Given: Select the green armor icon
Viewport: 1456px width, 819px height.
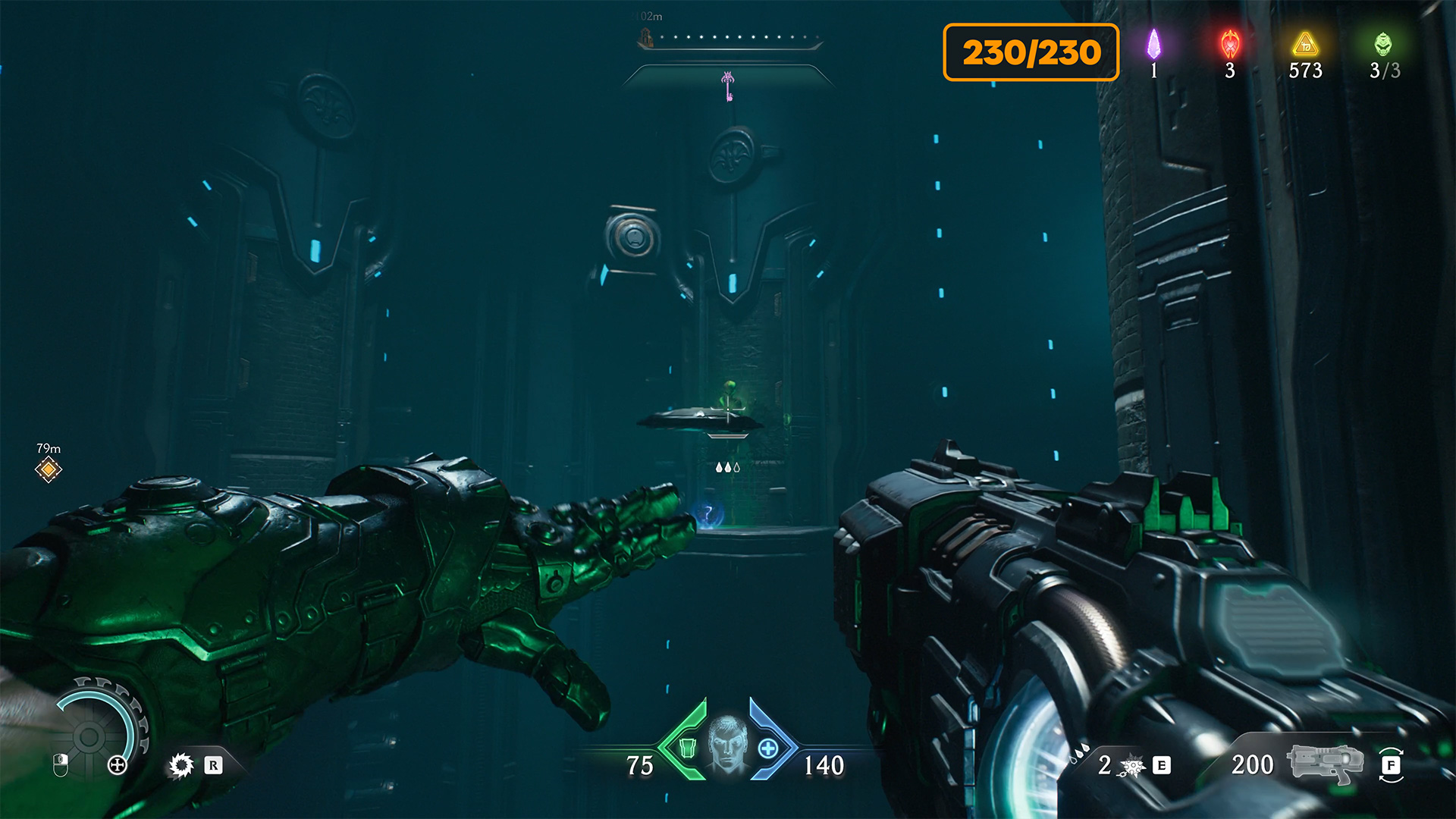Looking at the screenshot, I should point(687,748).
